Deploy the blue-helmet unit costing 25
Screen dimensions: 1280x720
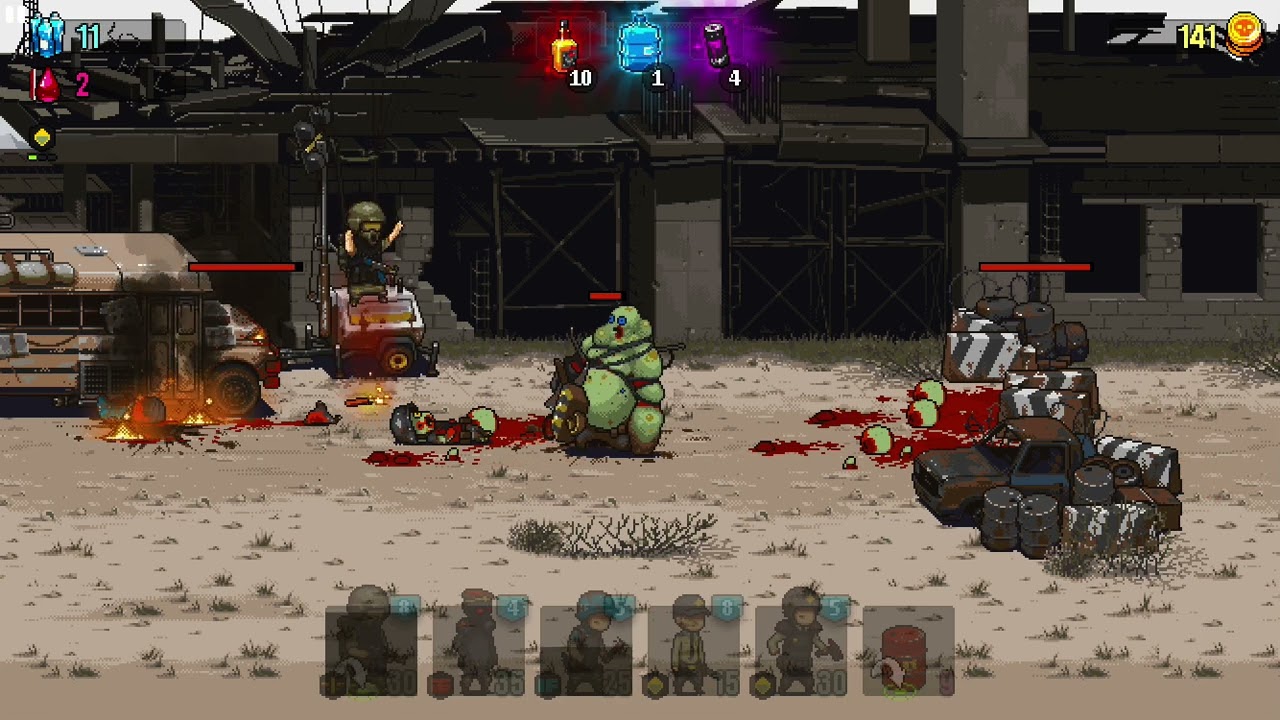coord(586,650)
